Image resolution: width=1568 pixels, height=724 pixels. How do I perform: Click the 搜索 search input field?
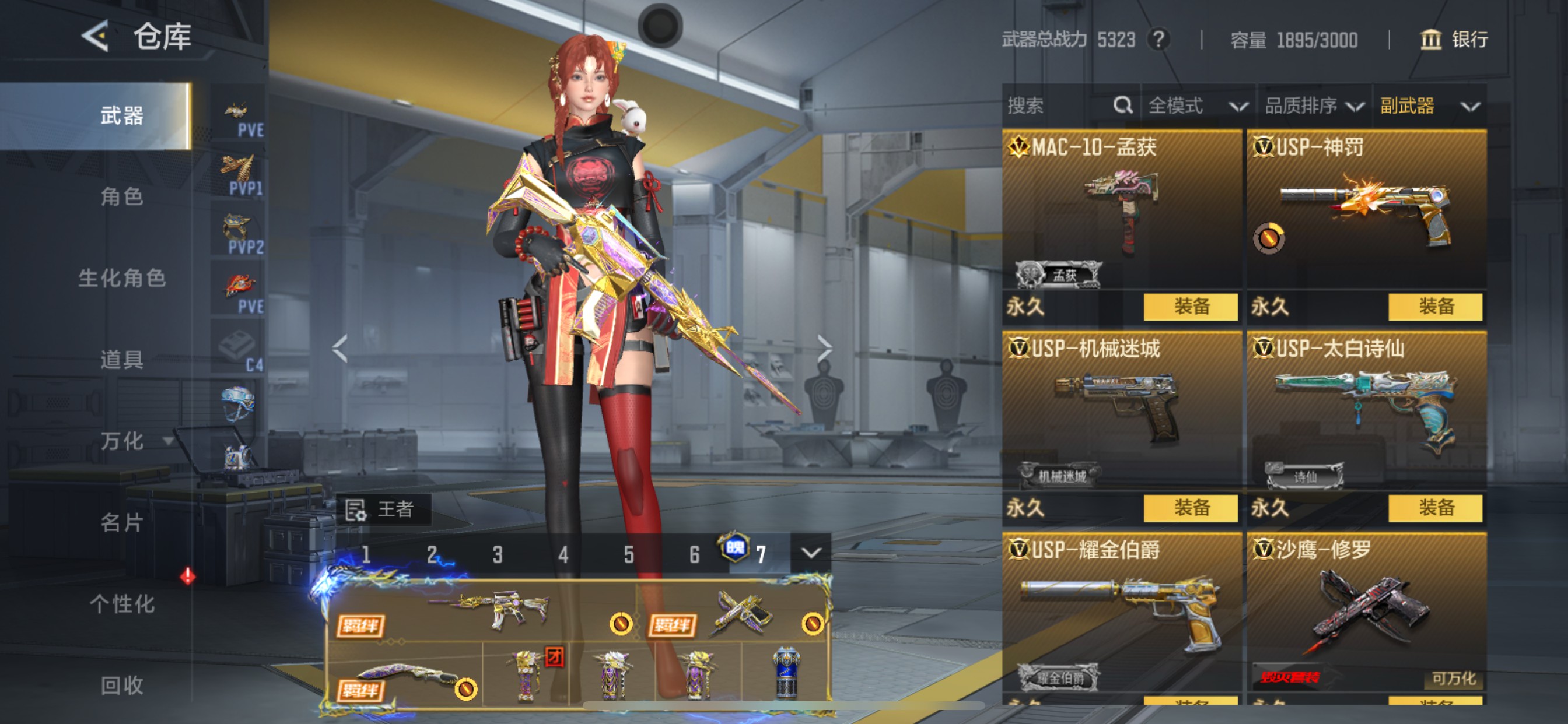[1047, 106]
